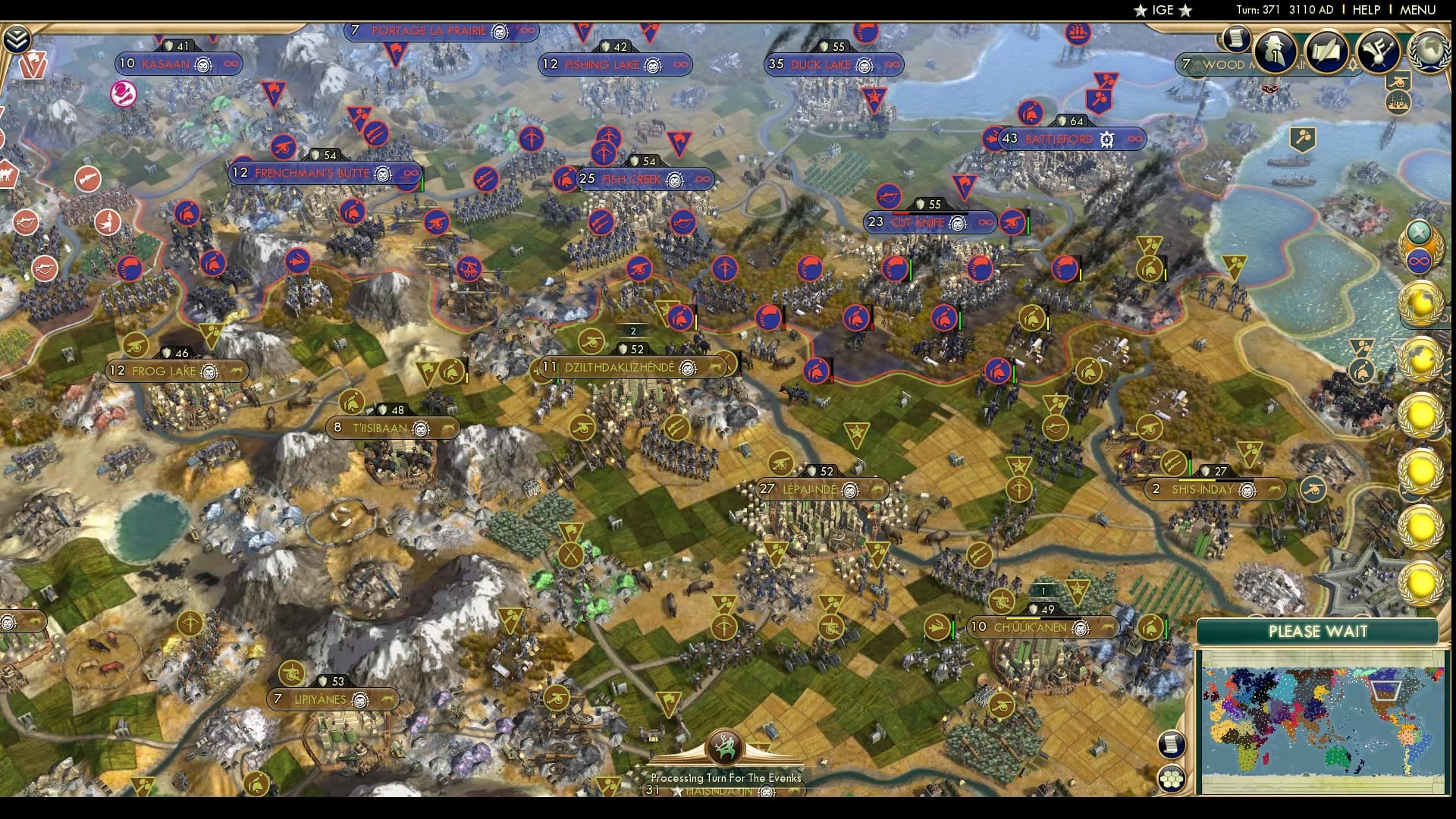Open the World Congress globe icon

pos(1429,50)
